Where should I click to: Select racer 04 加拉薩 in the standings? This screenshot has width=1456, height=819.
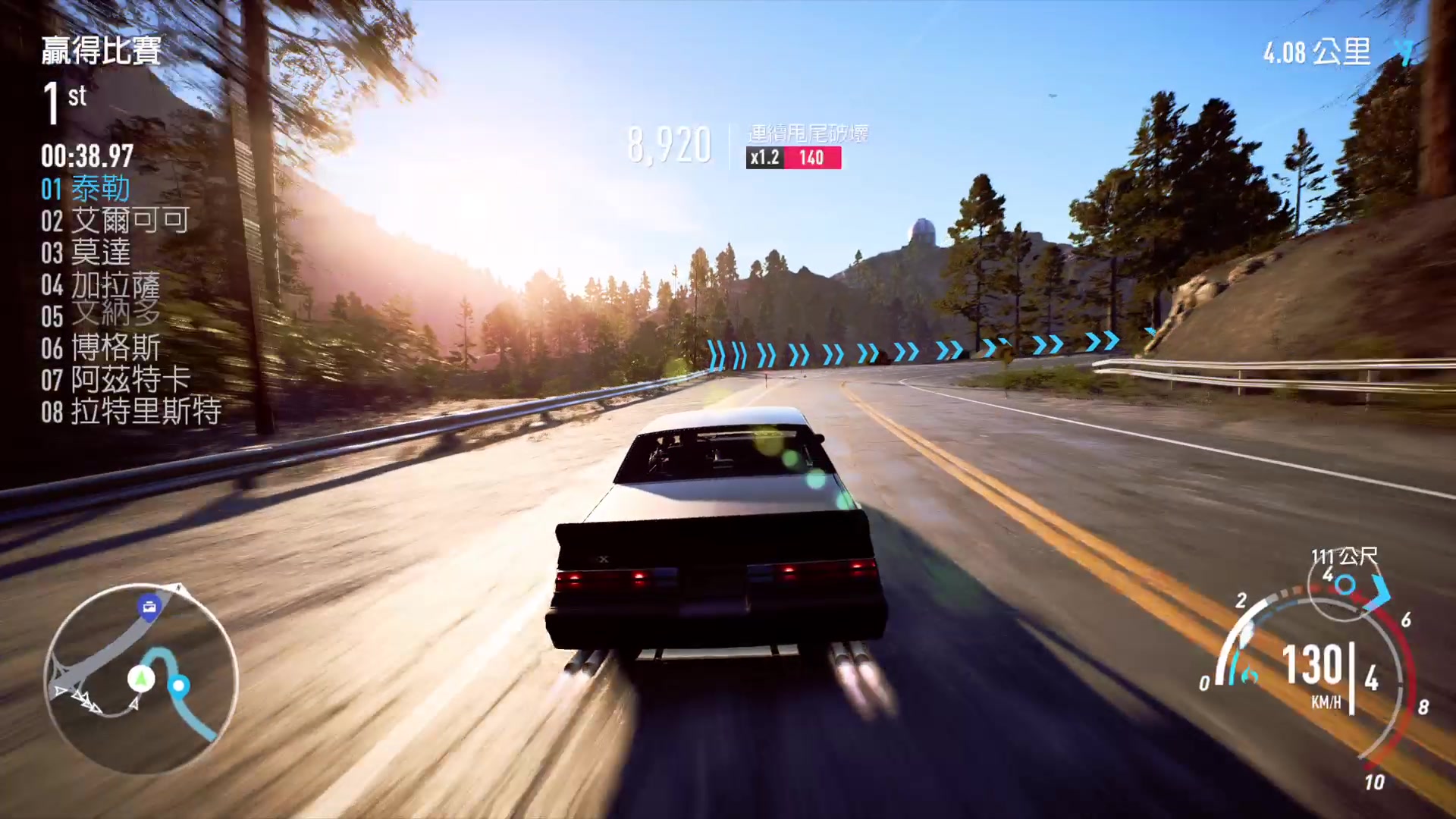[100, 285]
